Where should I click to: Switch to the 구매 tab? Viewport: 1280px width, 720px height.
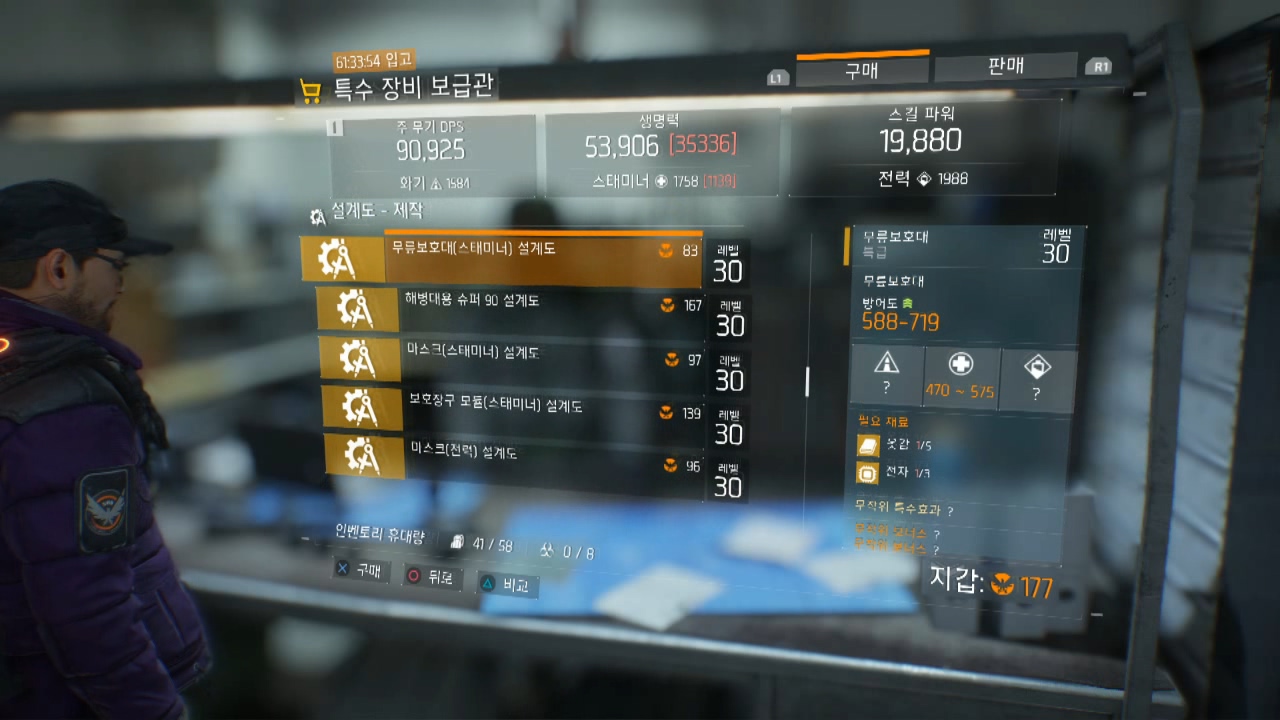click(x=862, y=70)
